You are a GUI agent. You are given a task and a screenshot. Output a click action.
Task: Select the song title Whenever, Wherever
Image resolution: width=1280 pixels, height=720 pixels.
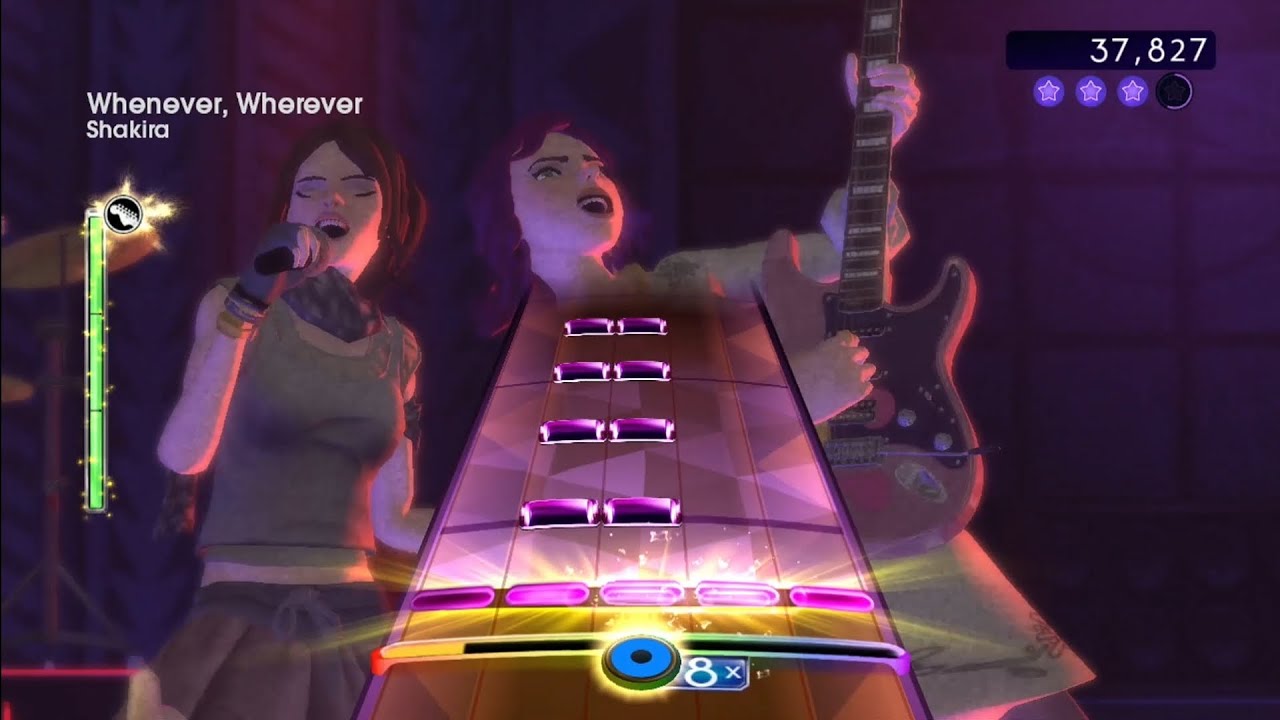(226, 101)
